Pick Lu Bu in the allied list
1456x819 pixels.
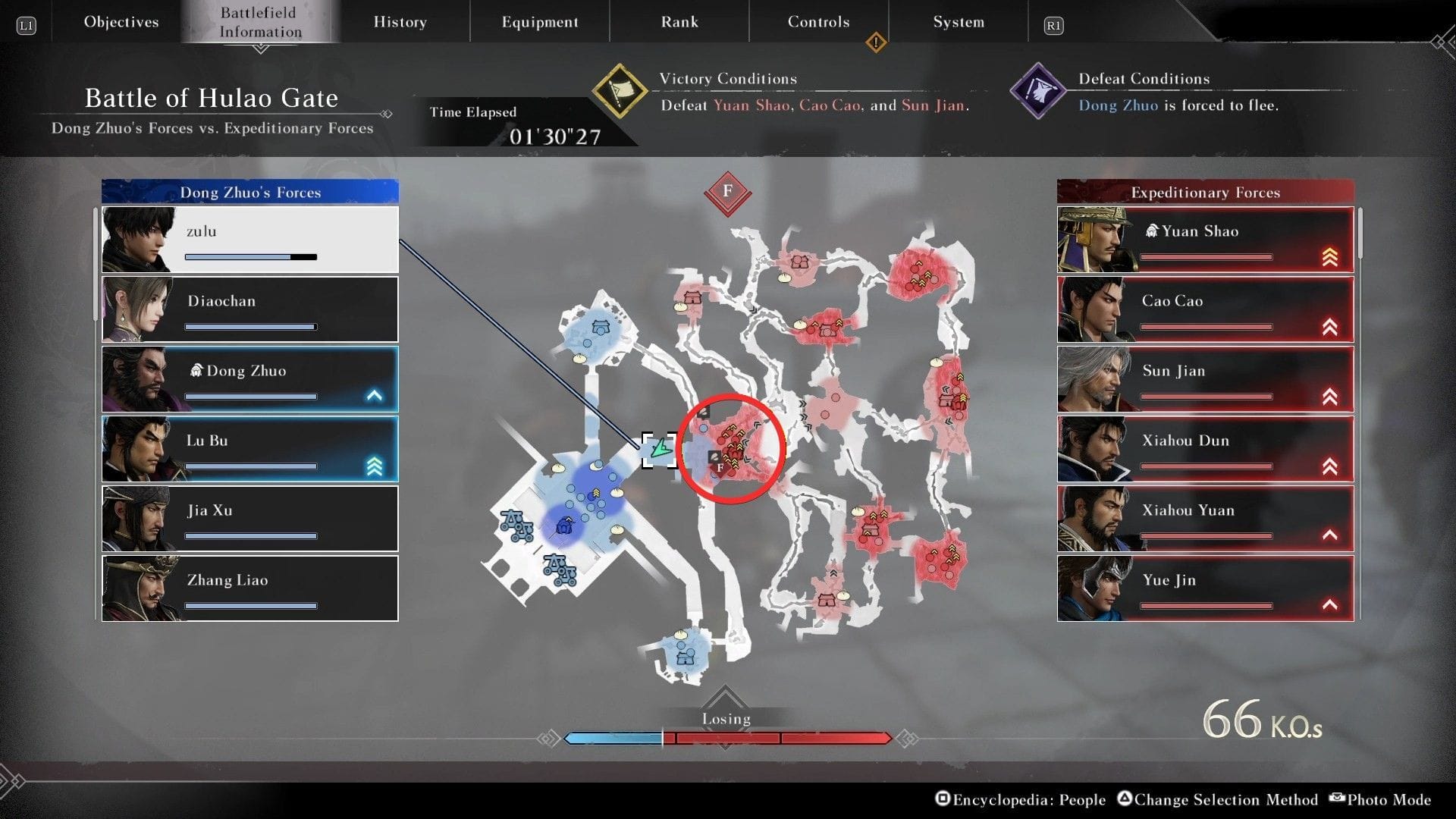click(250, 449)
